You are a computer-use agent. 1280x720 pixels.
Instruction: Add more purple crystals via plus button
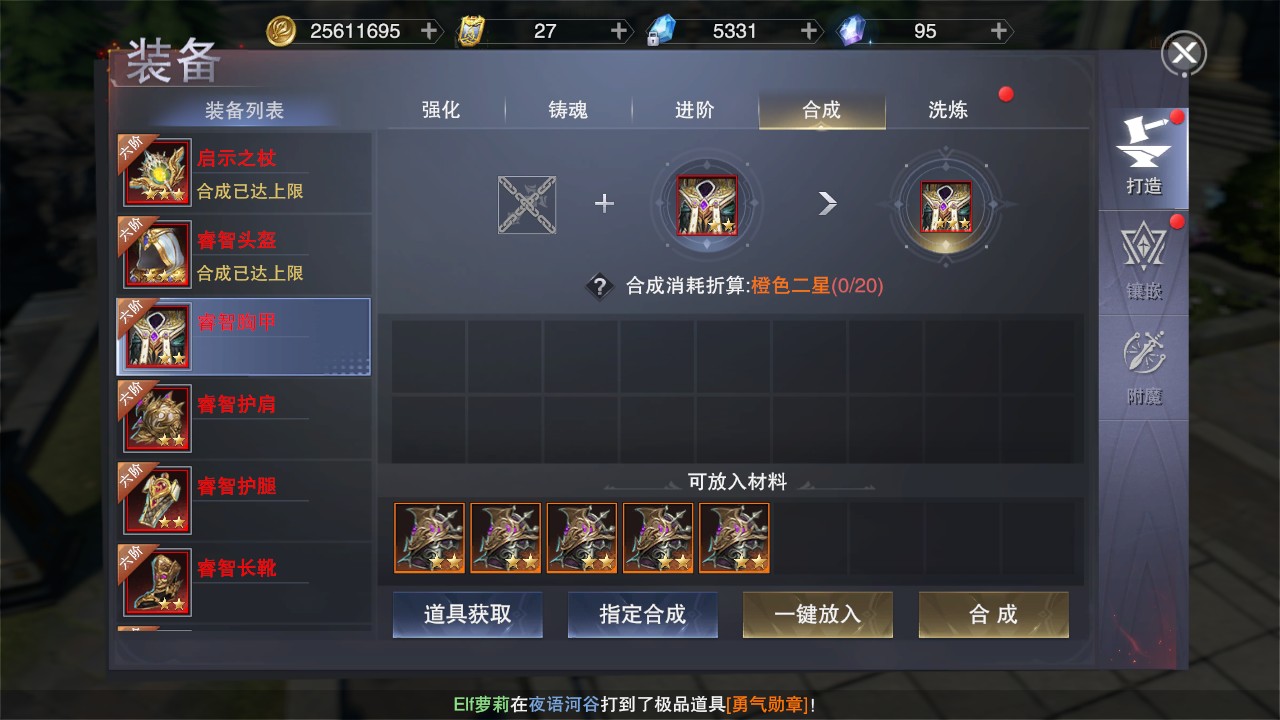(998, 31)
